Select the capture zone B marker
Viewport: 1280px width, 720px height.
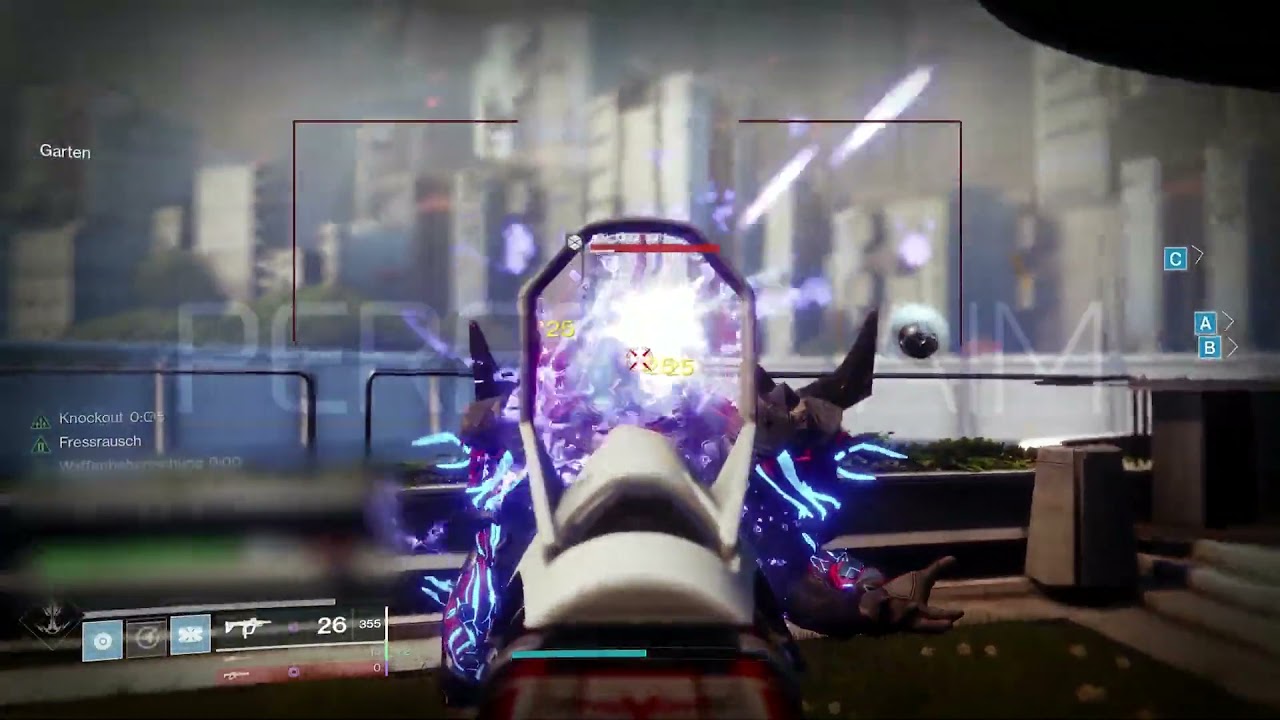1209,348
